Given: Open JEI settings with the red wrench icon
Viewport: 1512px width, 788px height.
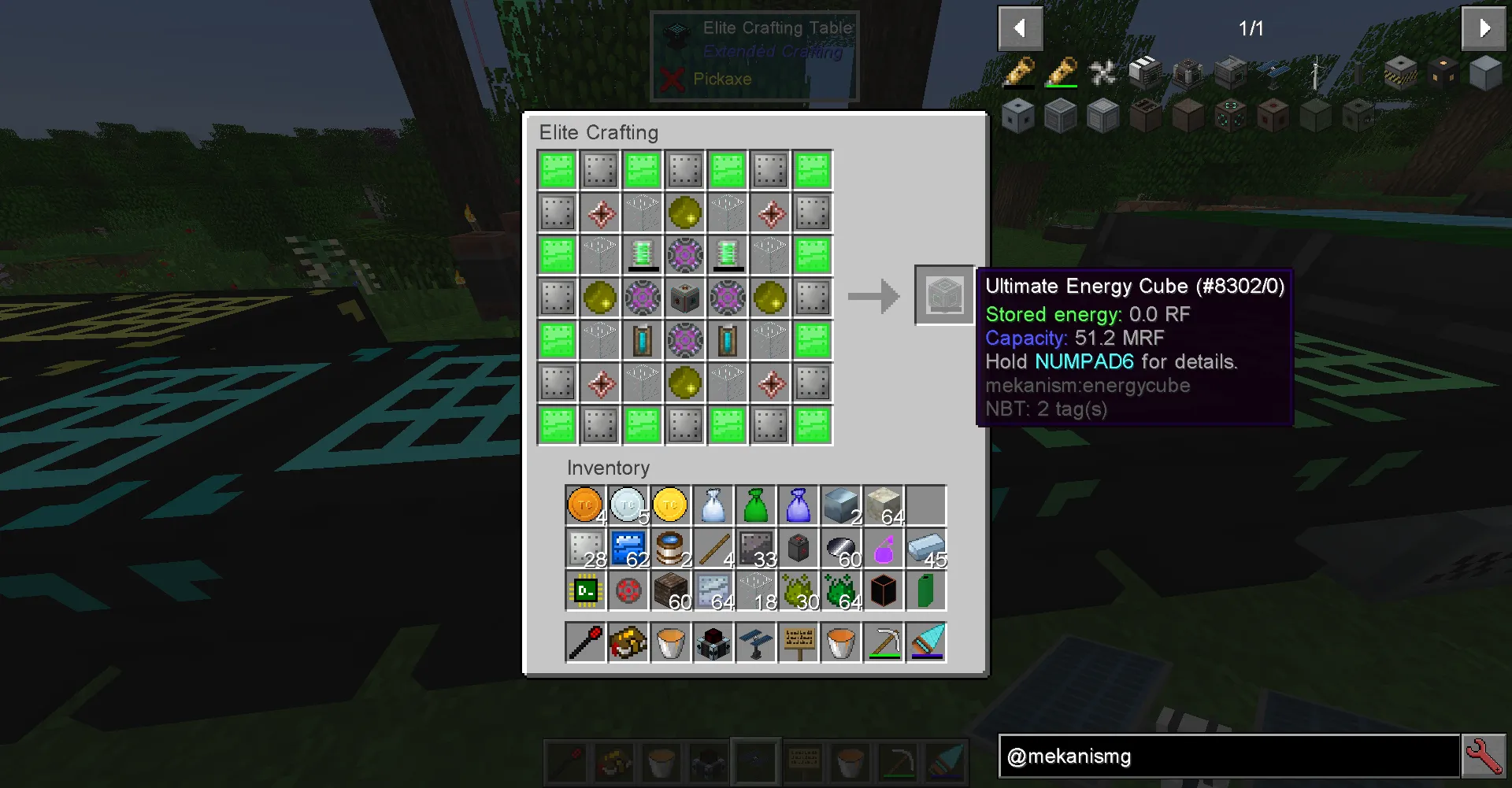Looking at the screenshot, I should 1484,756.
